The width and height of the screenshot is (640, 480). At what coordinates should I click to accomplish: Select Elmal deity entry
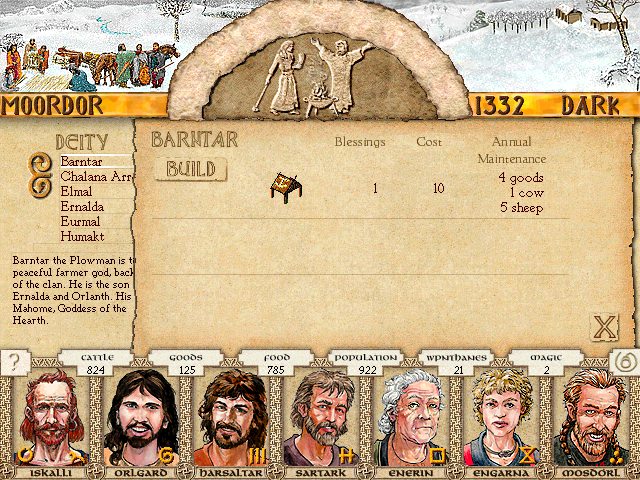click(x=80, y=191)
